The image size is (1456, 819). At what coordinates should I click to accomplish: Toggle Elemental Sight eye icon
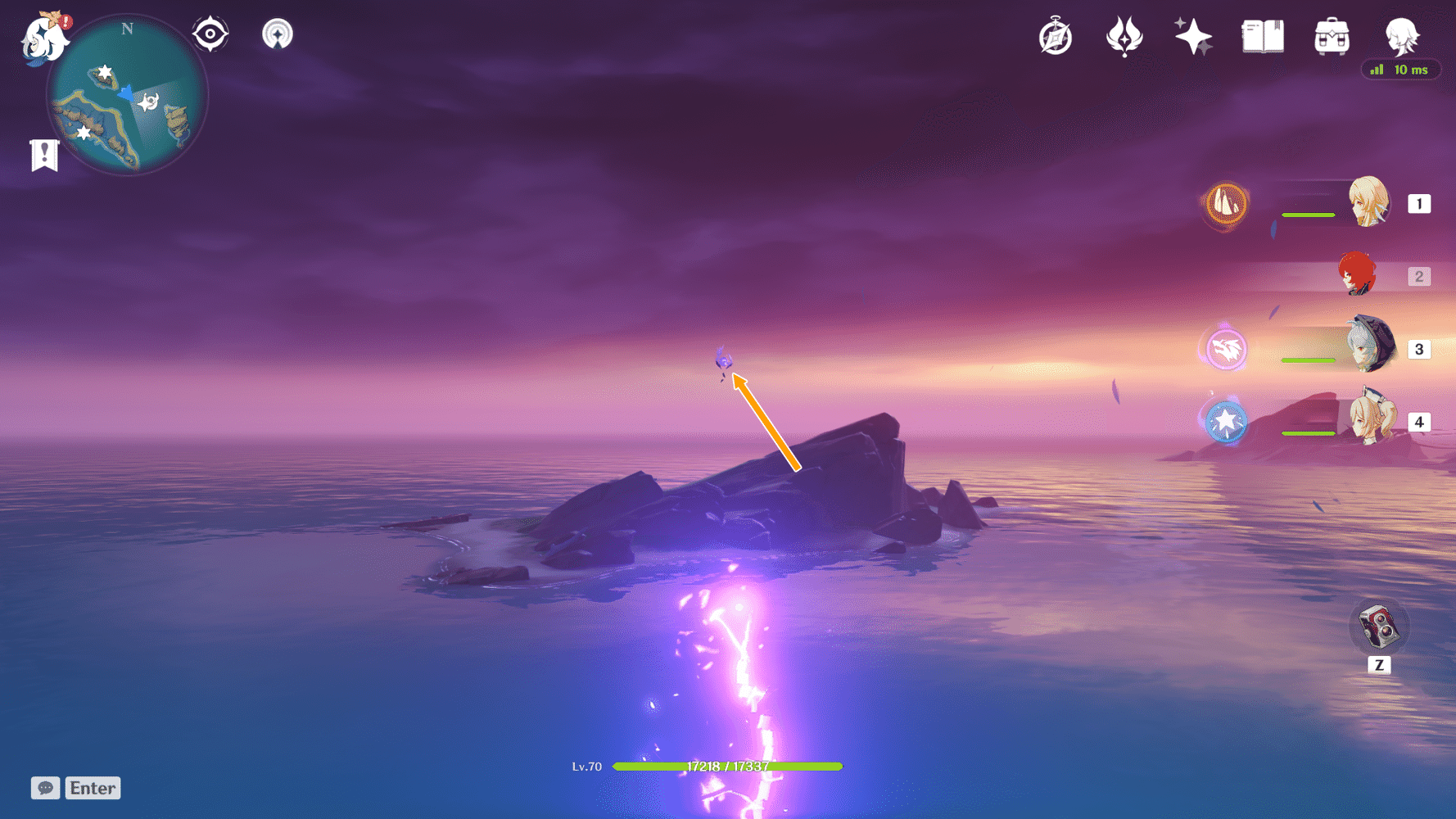tap(210, 34)
